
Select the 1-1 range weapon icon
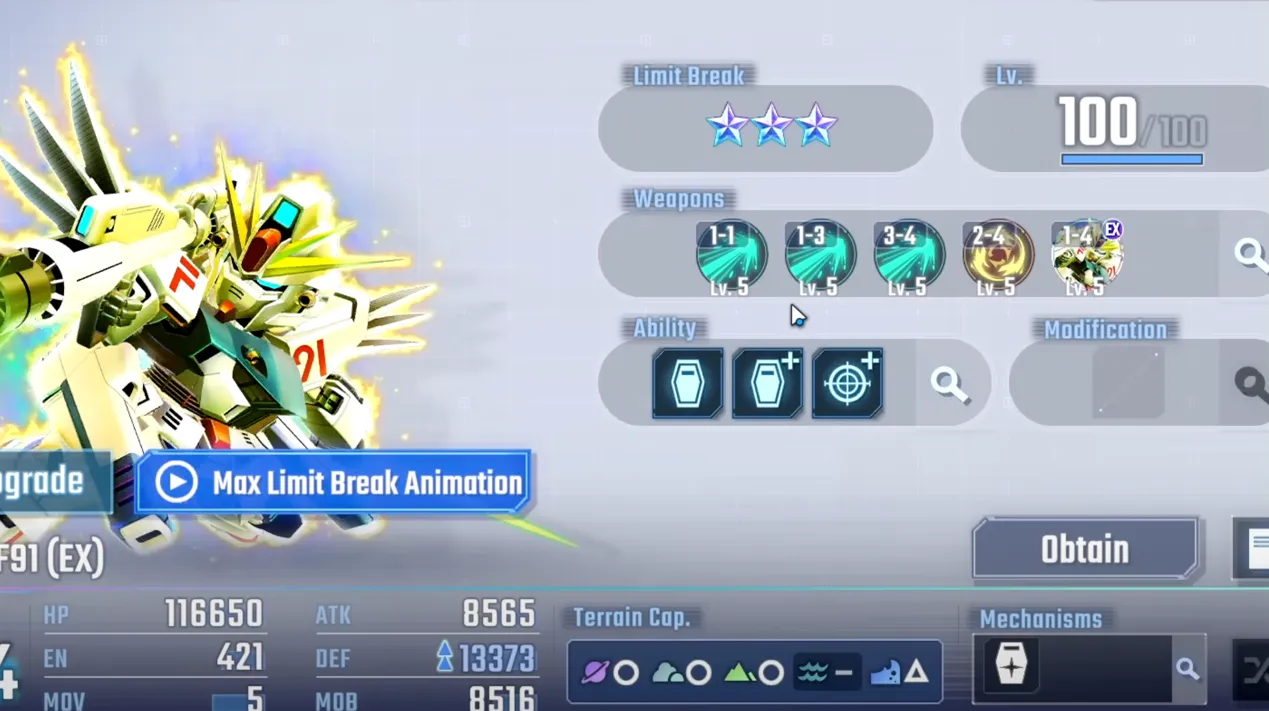tap(731, 257)
